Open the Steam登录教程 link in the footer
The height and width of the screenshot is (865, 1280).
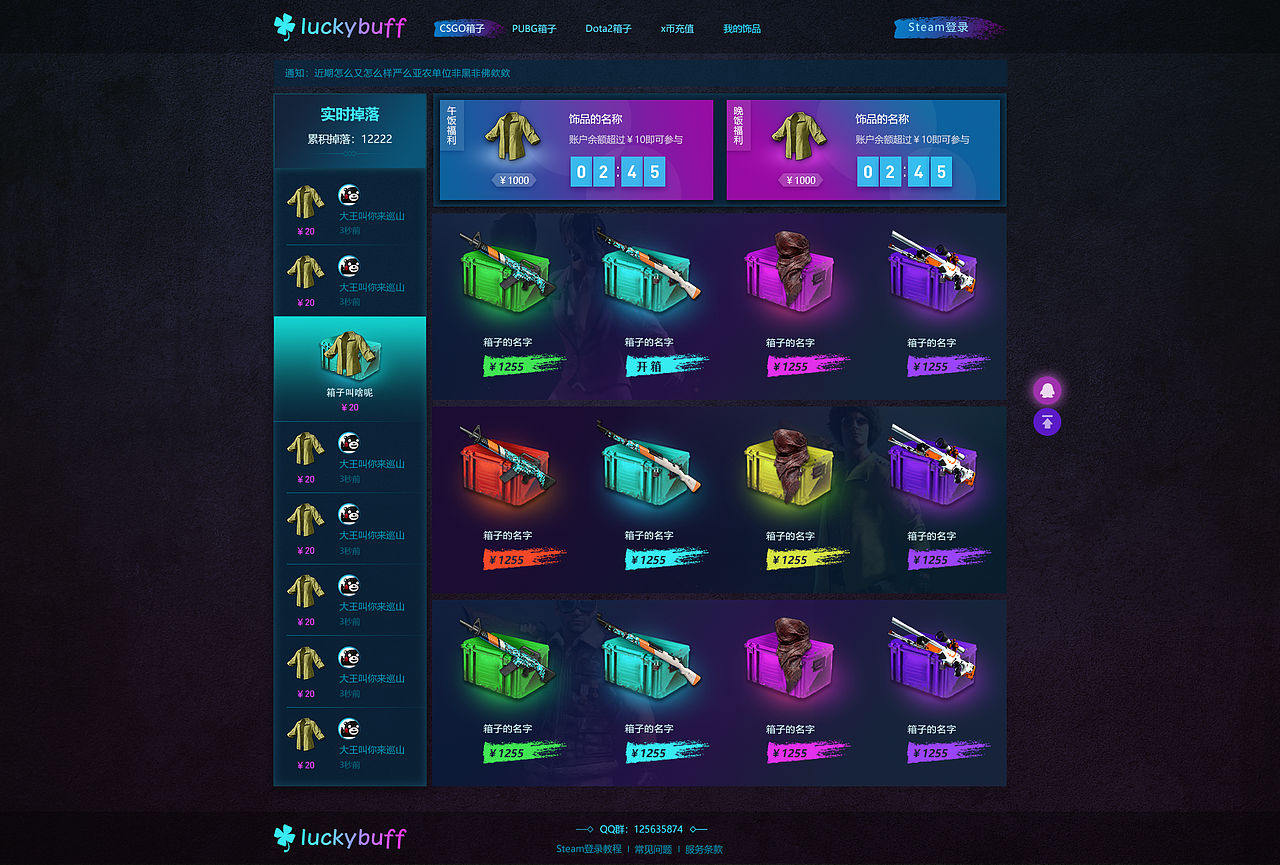pyautogui.click(x=590, y=848)
